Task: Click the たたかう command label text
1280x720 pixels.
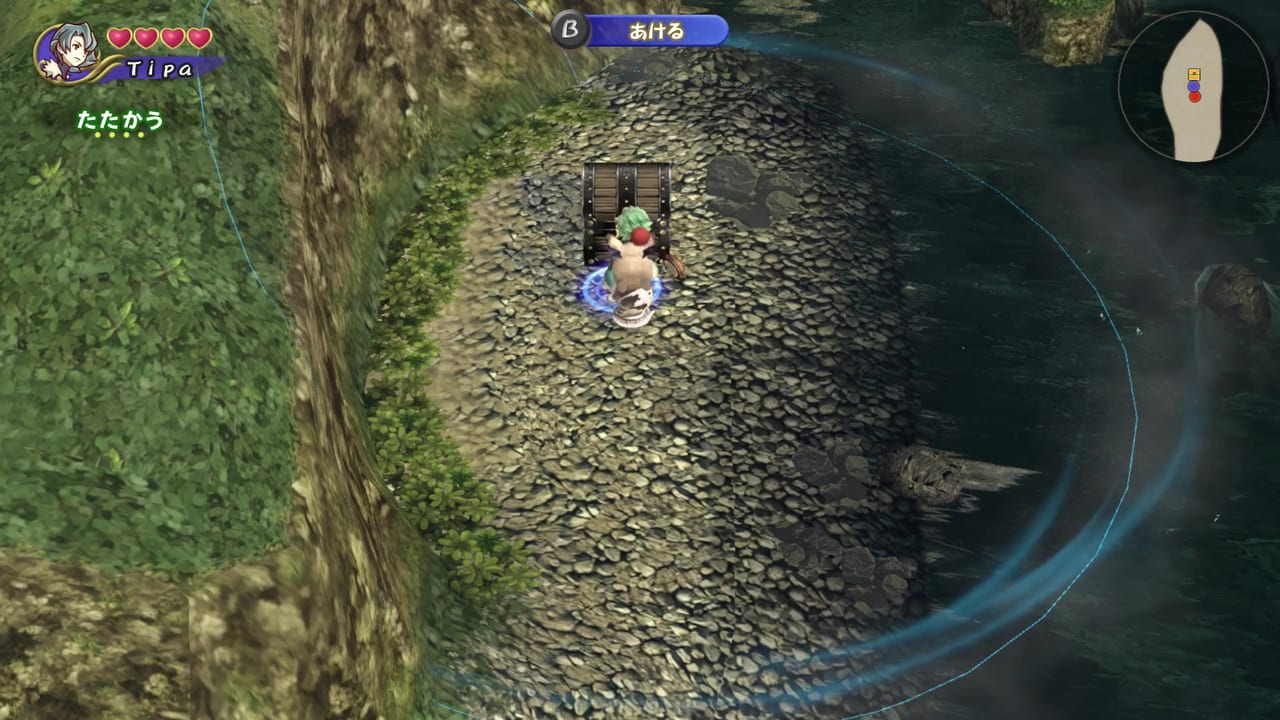Action: (120, 120)
